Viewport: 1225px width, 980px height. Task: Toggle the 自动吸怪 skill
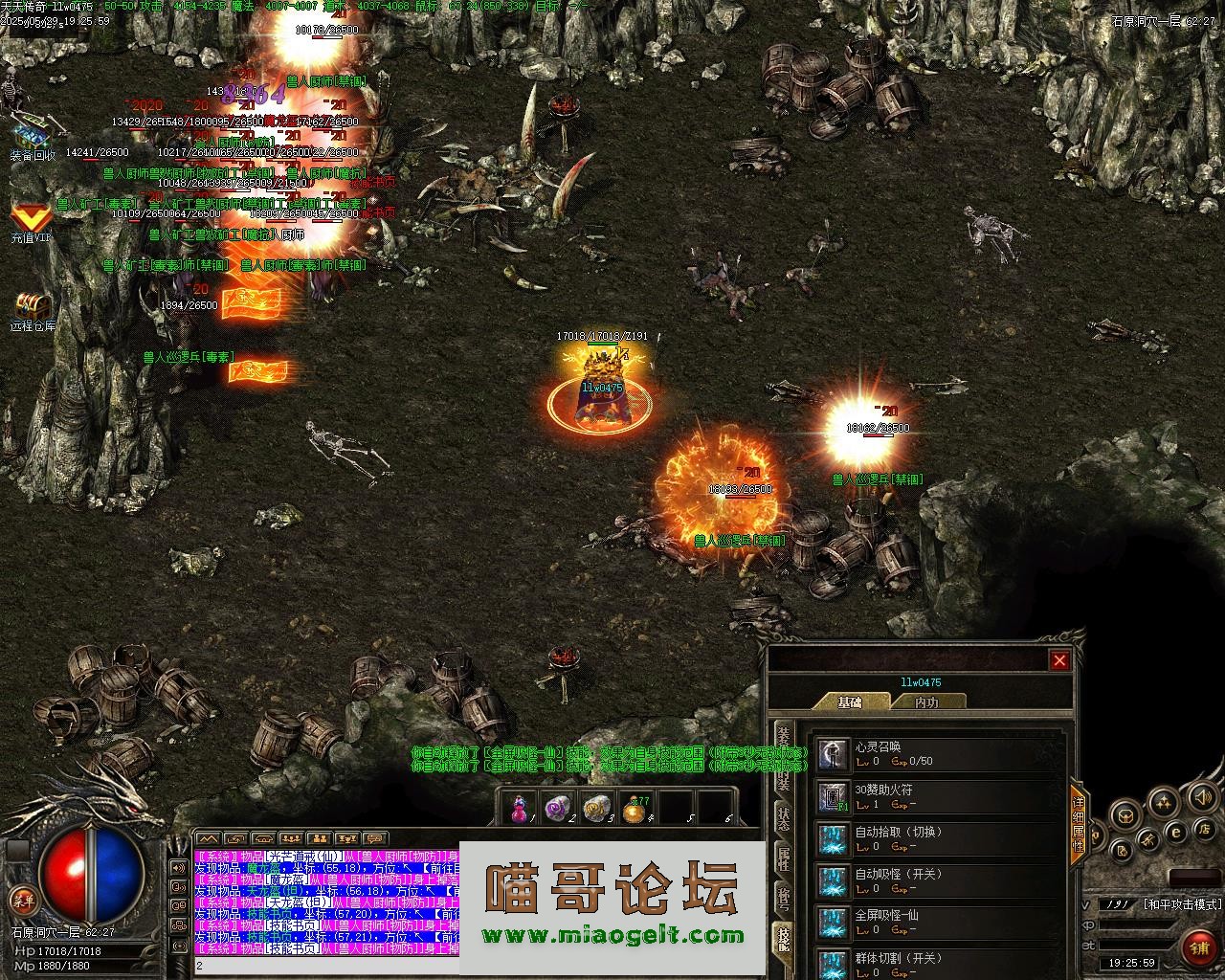833,881
